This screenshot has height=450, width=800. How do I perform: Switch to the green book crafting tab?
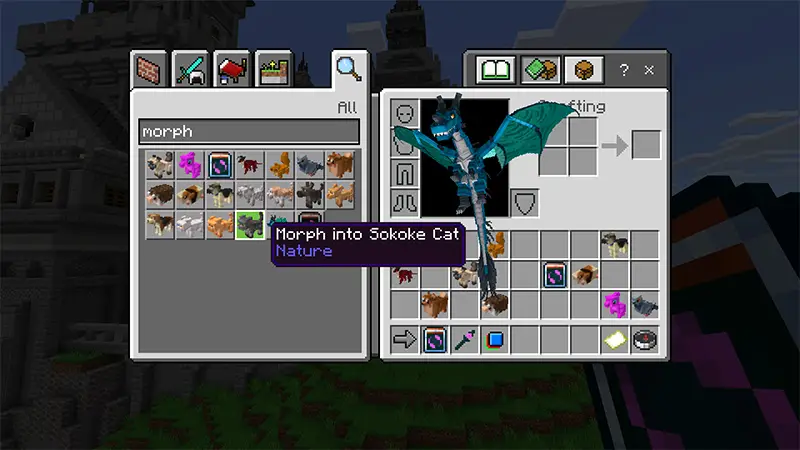tap(541, 70)
